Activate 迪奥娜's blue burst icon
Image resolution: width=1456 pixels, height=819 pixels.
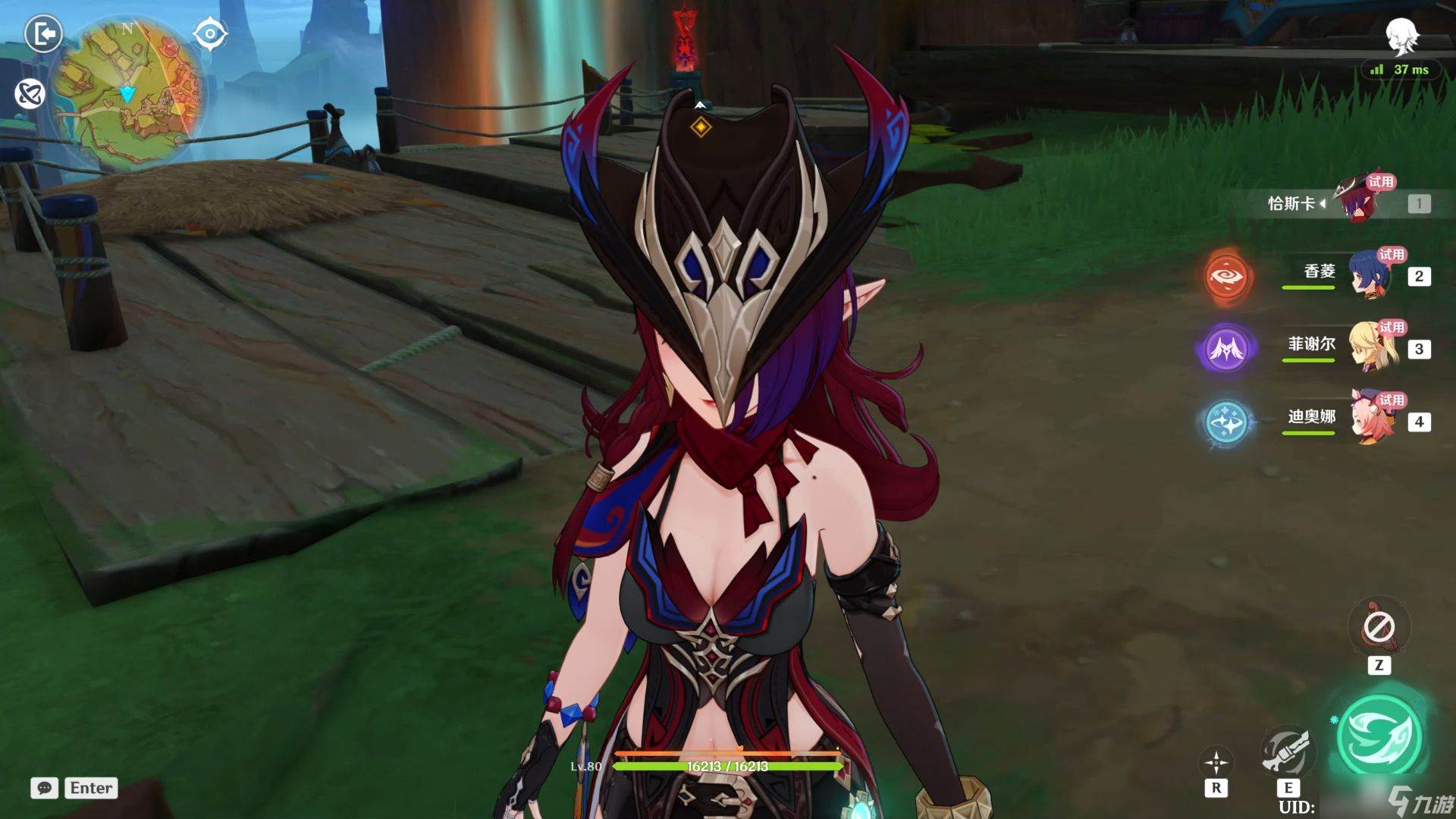pyautogui.click(x=1226, y=422)
